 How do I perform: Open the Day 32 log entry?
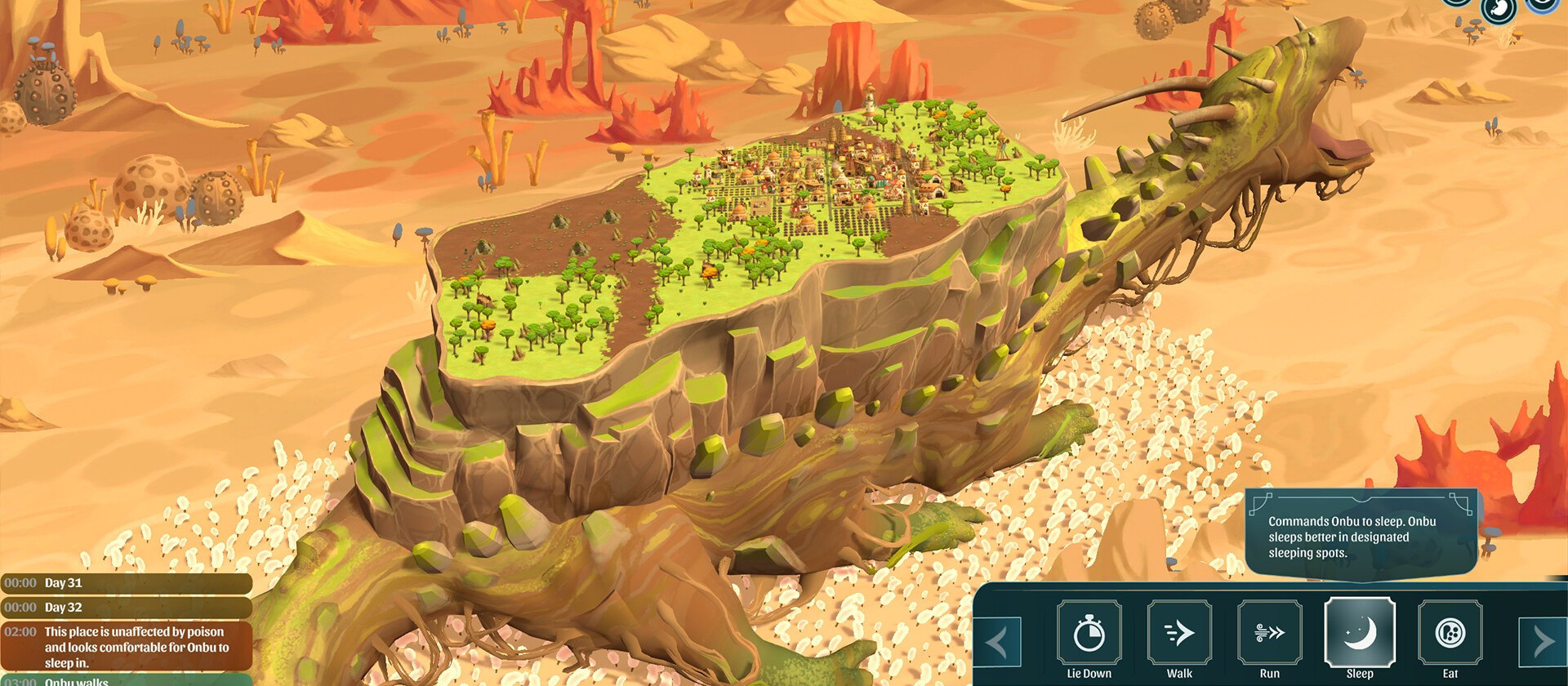pyautogui.click(x=122, y=608)
